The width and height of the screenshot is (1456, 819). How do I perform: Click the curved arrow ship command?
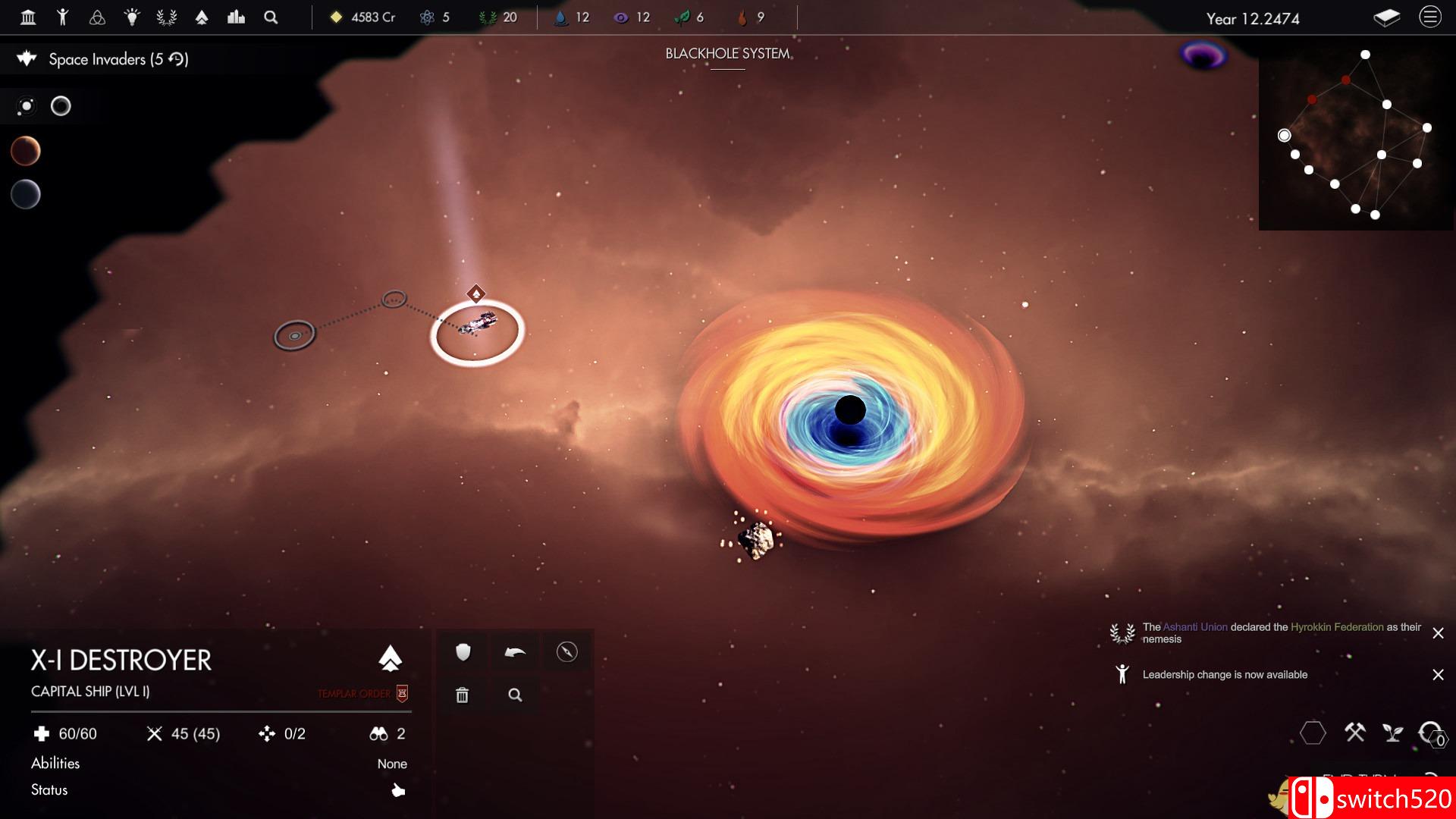click(x=515, y=652)
